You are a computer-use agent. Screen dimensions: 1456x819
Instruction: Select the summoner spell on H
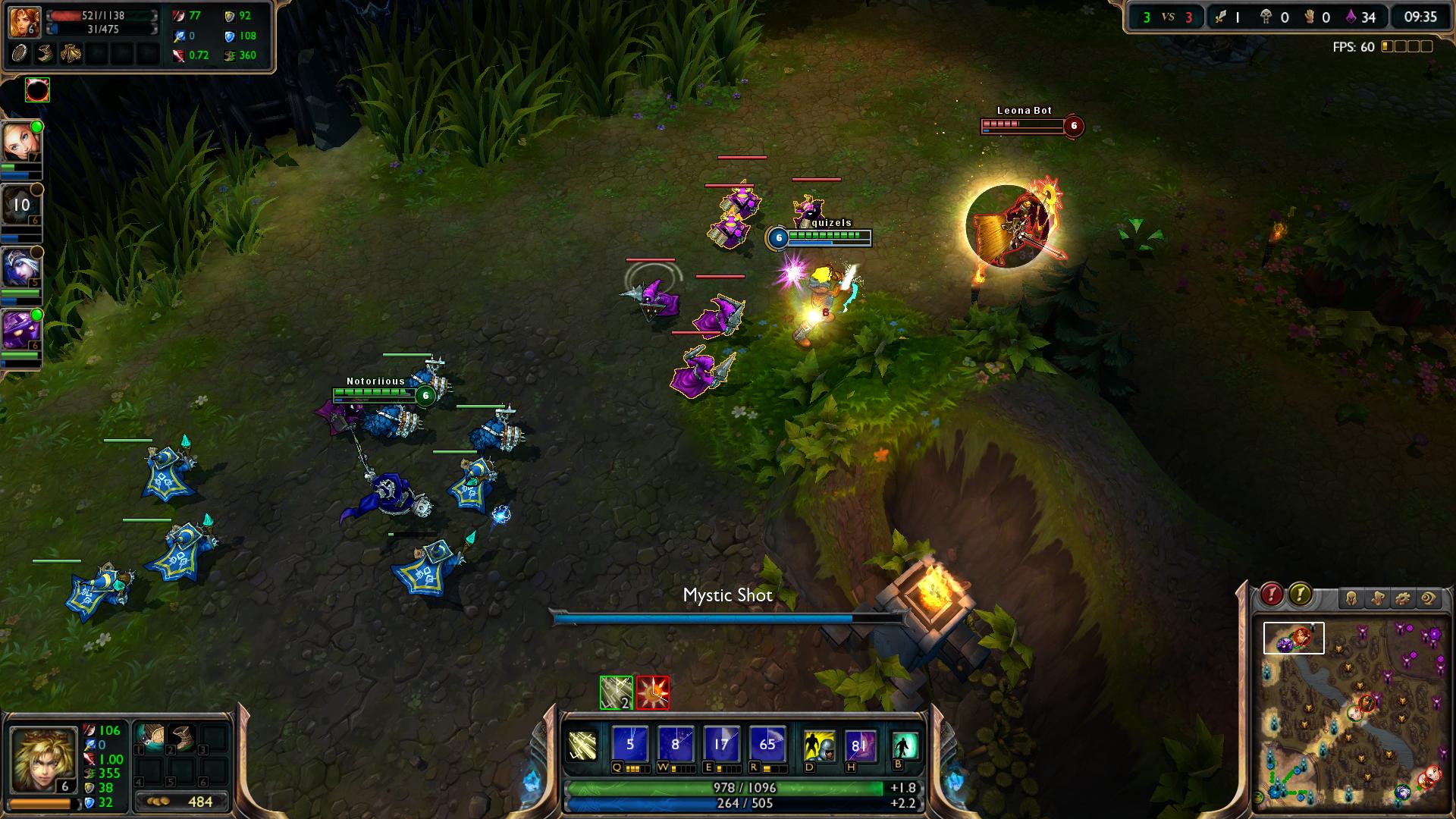click(x=861, y=746)
